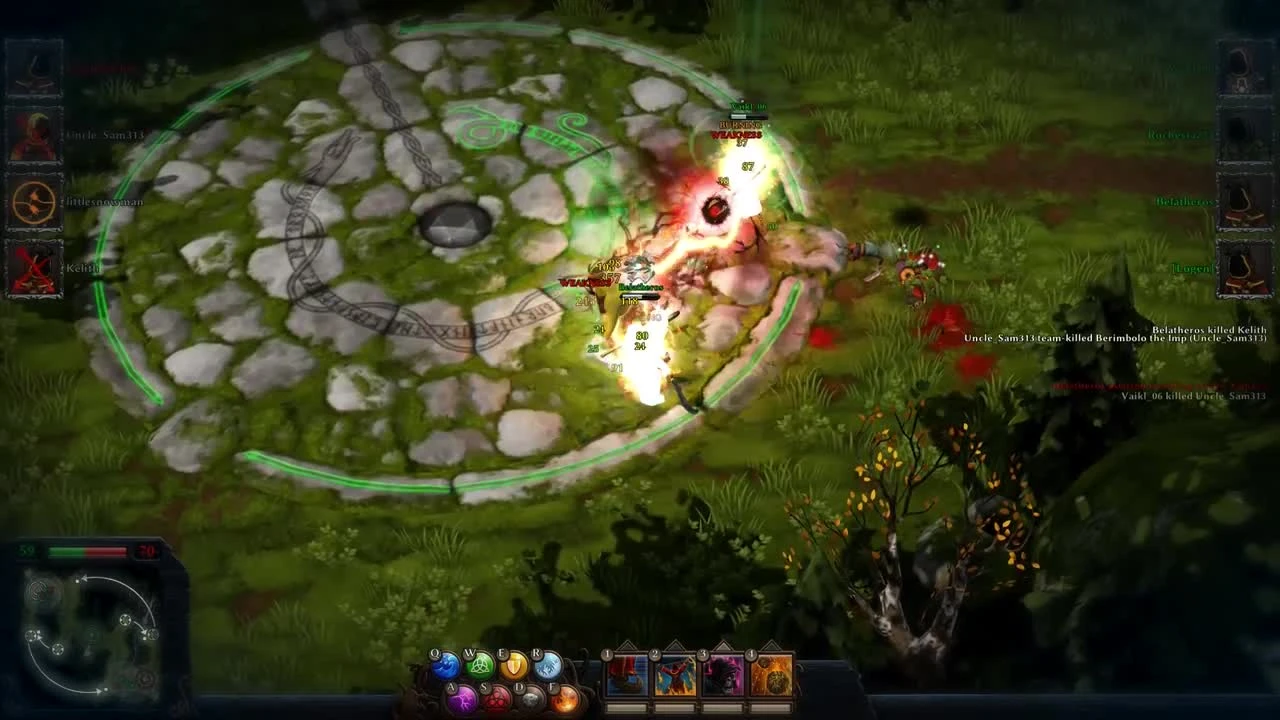
Task: Activate loadout item in slot 4
Action: pos(772,674)
